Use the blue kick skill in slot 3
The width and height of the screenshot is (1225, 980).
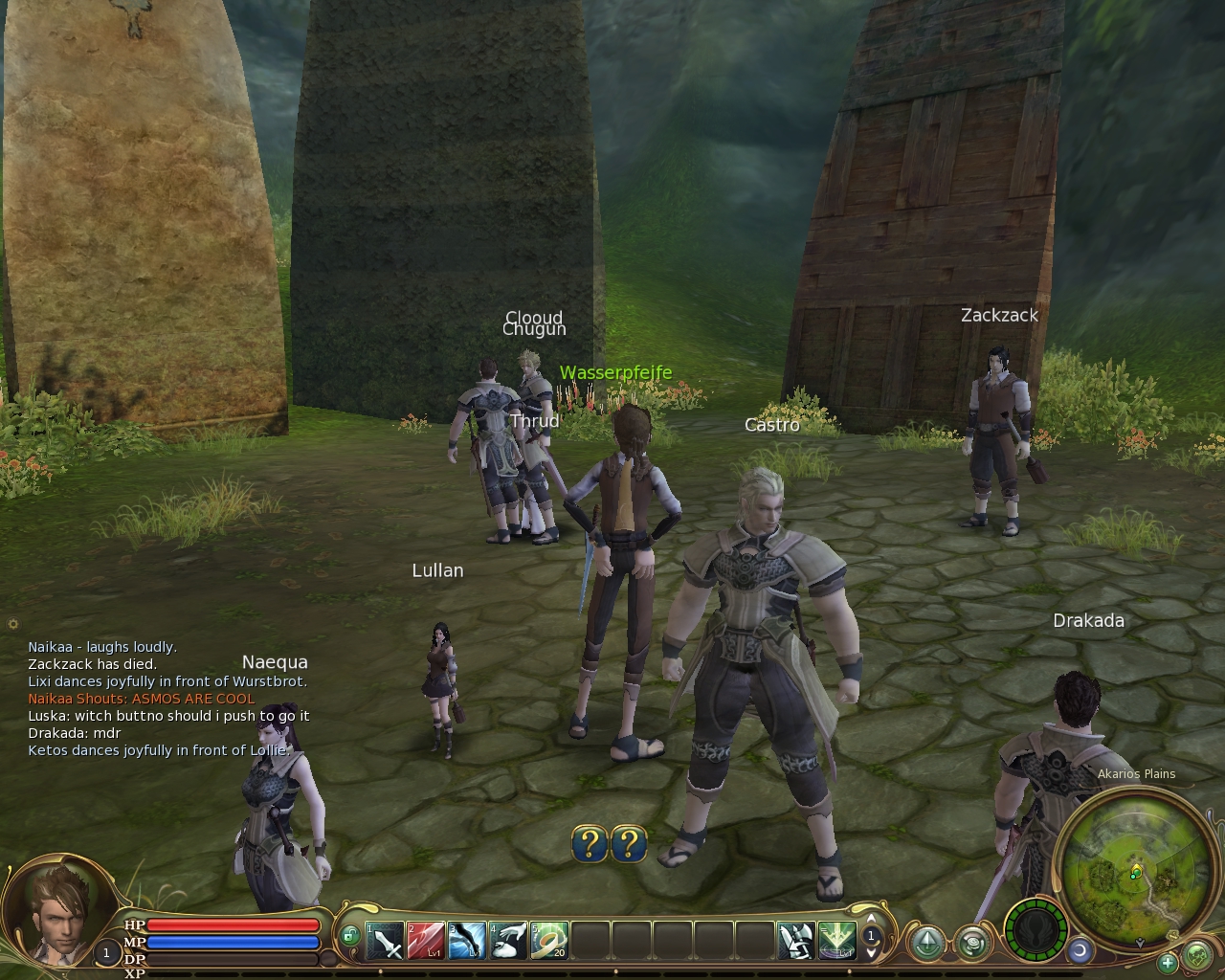point(467,941)
